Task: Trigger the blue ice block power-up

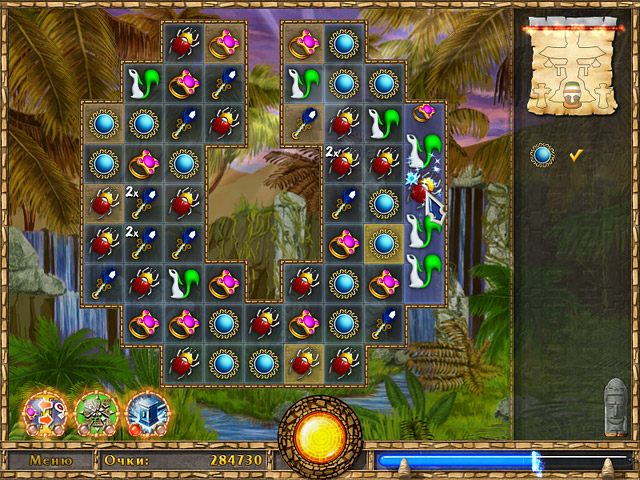Action: tap(145, 412)
